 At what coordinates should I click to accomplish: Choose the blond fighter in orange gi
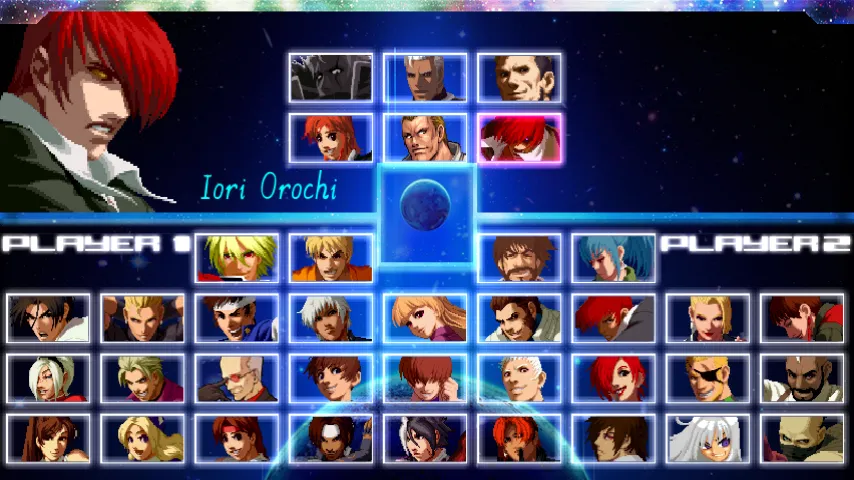[x=331, y=258]
